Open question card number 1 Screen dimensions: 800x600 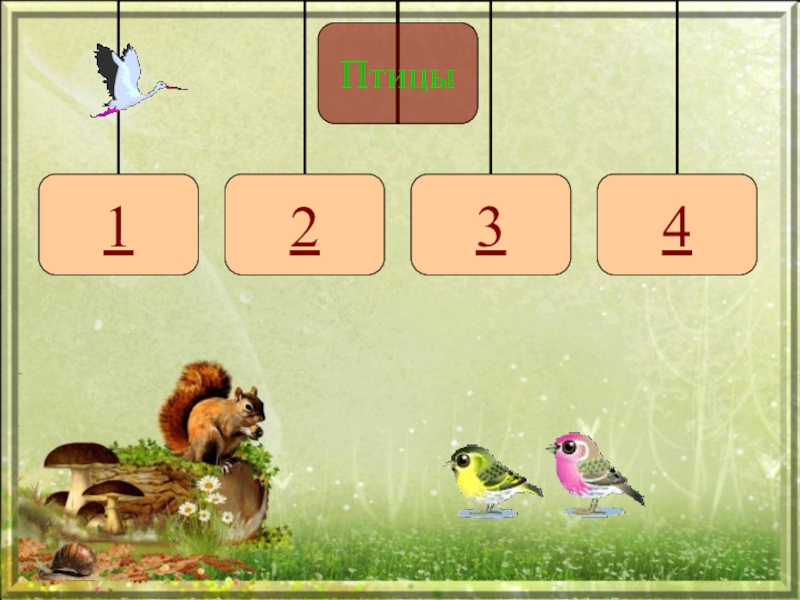pos(118,225)
